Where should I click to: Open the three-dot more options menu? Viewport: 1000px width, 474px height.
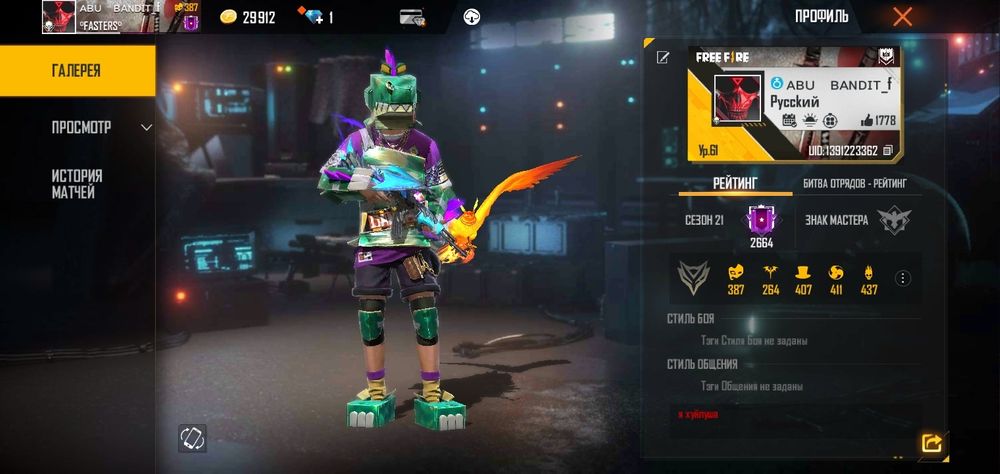pyautogui.click(x=903, y=278)
